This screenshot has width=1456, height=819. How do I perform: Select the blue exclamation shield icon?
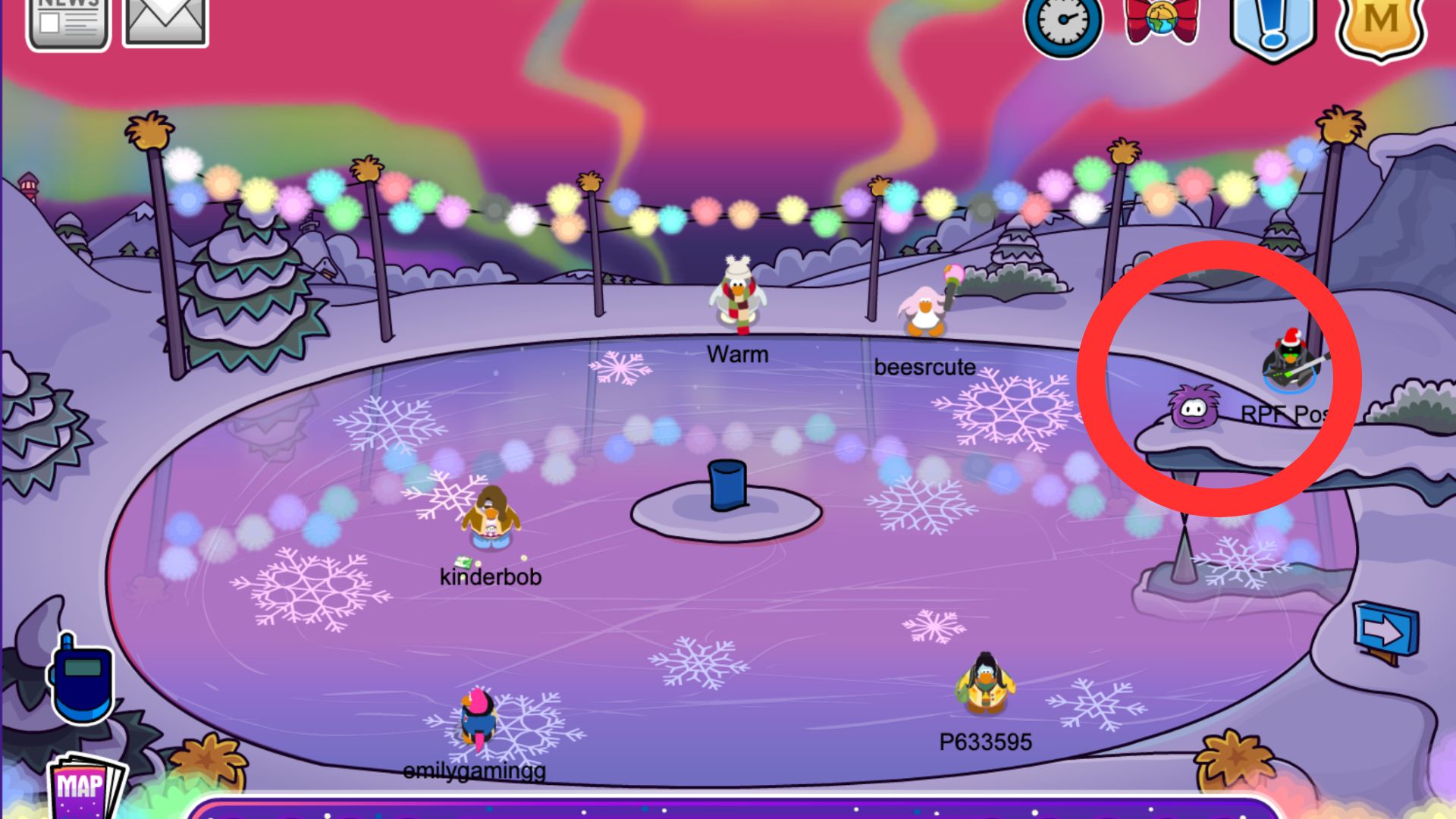pos(1273,27)
